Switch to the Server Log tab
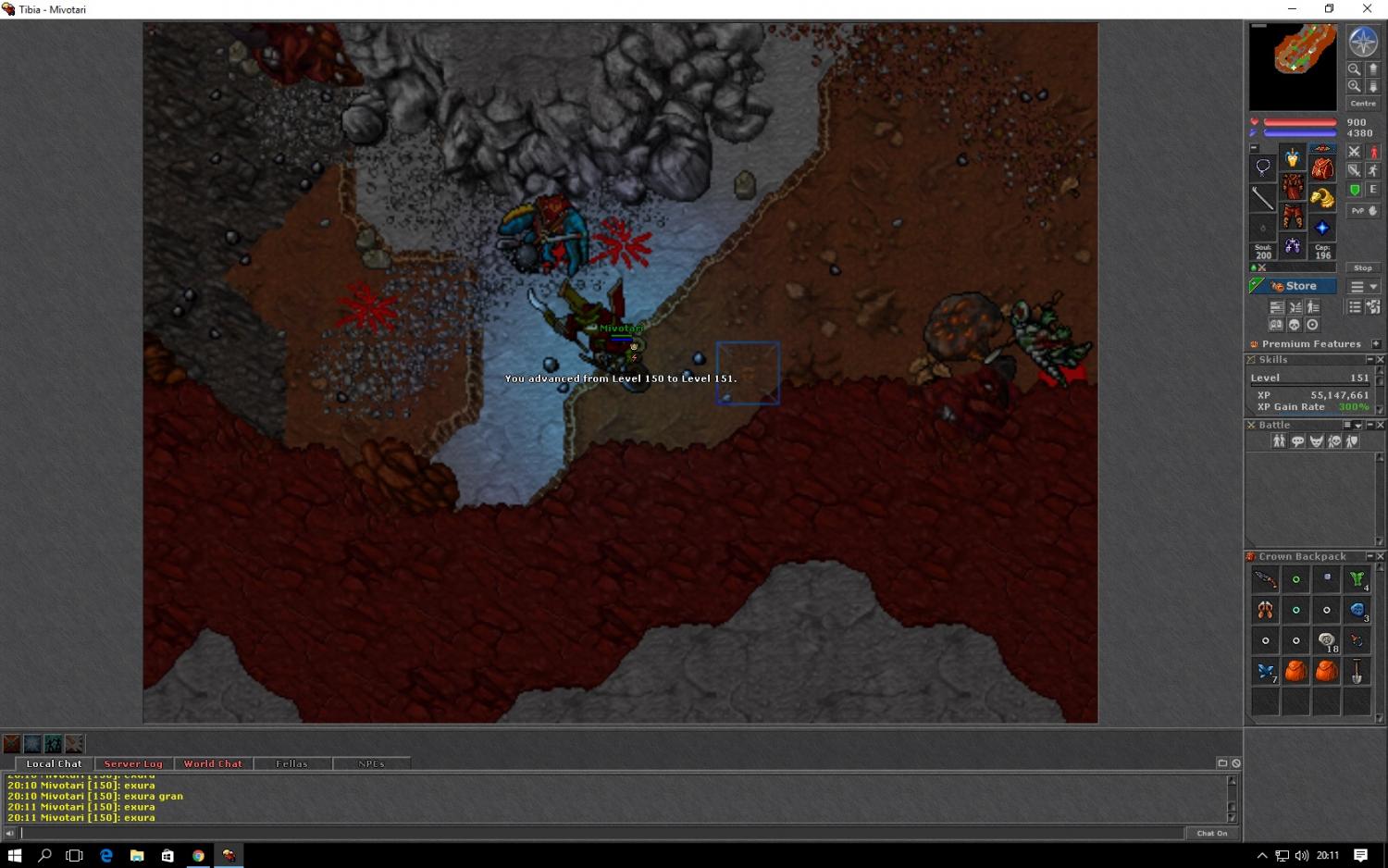 (133, 763)
